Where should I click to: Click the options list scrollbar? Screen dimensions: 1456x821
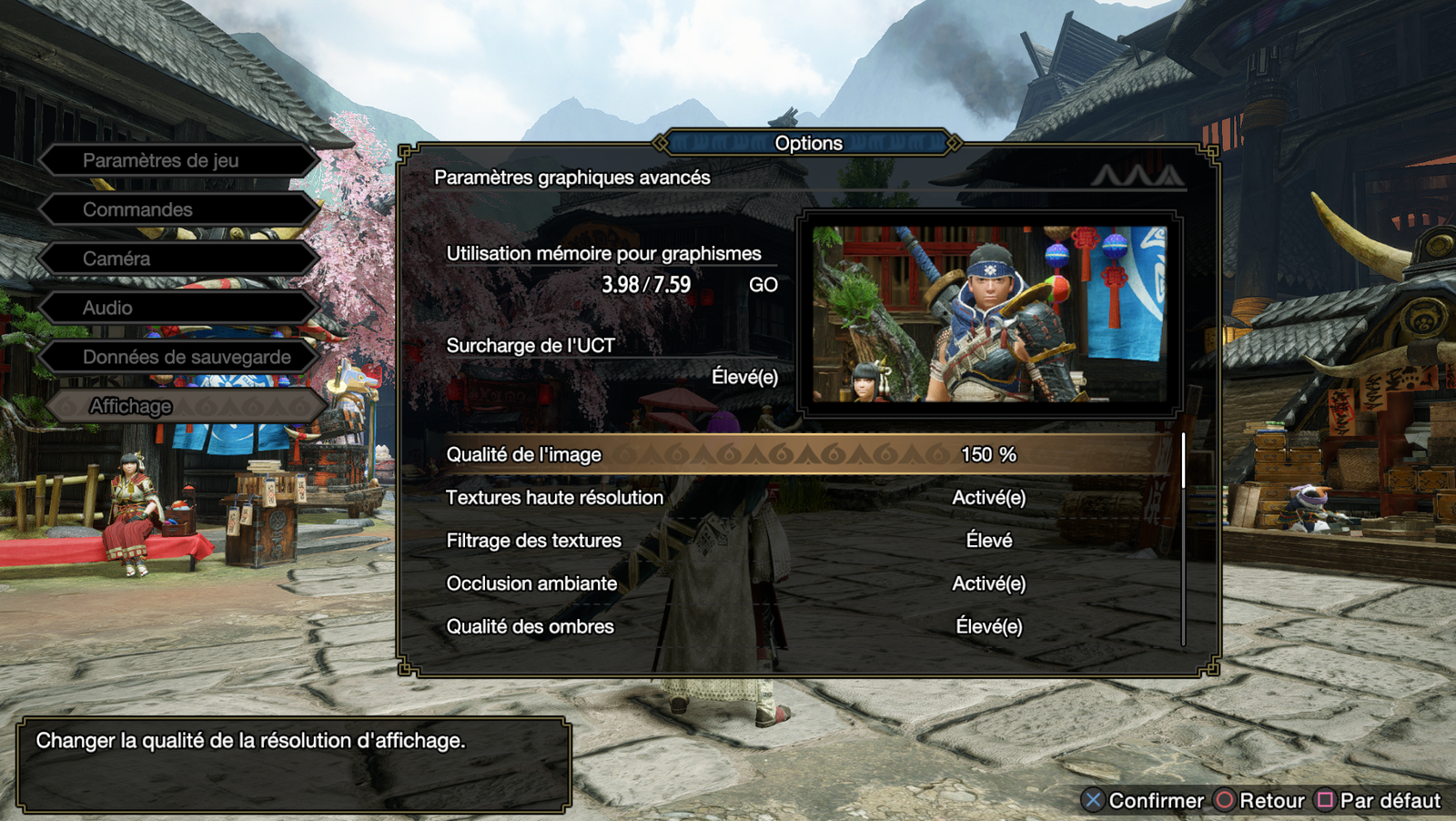point(1183,539)
